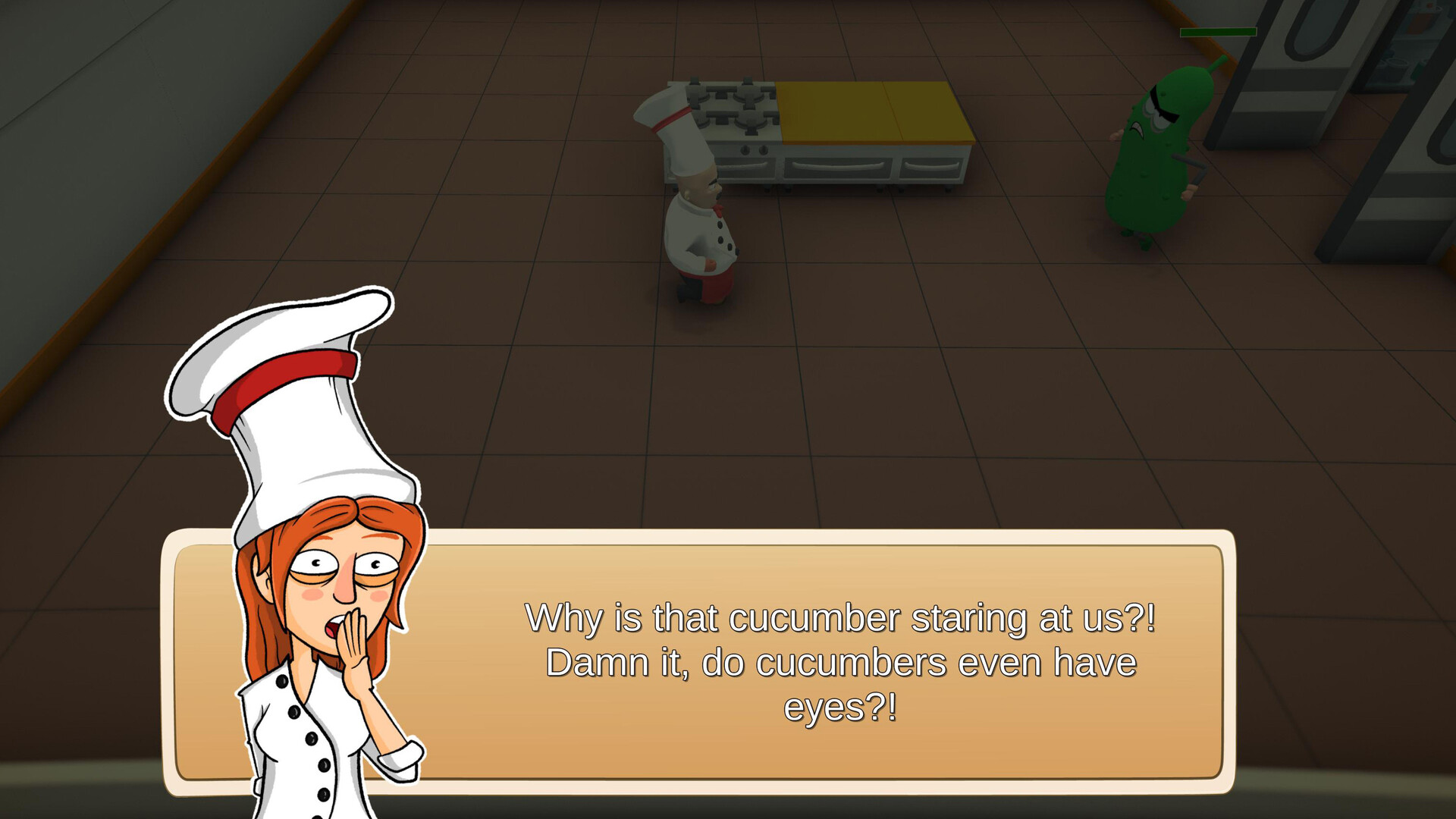Click the cucumber's green health bar
This screenshot has height=819, width=1456.
[1217, 32]
